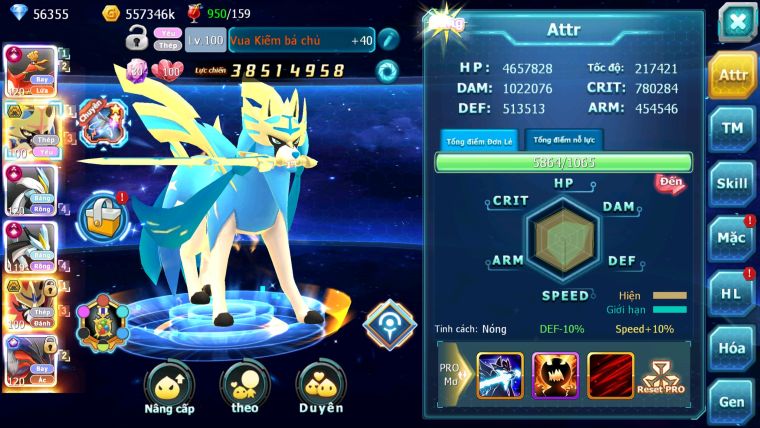Toggle the padlock icon above the Pokémon
This screenshot has height=428, width=760.
click(x=137, y=39)
